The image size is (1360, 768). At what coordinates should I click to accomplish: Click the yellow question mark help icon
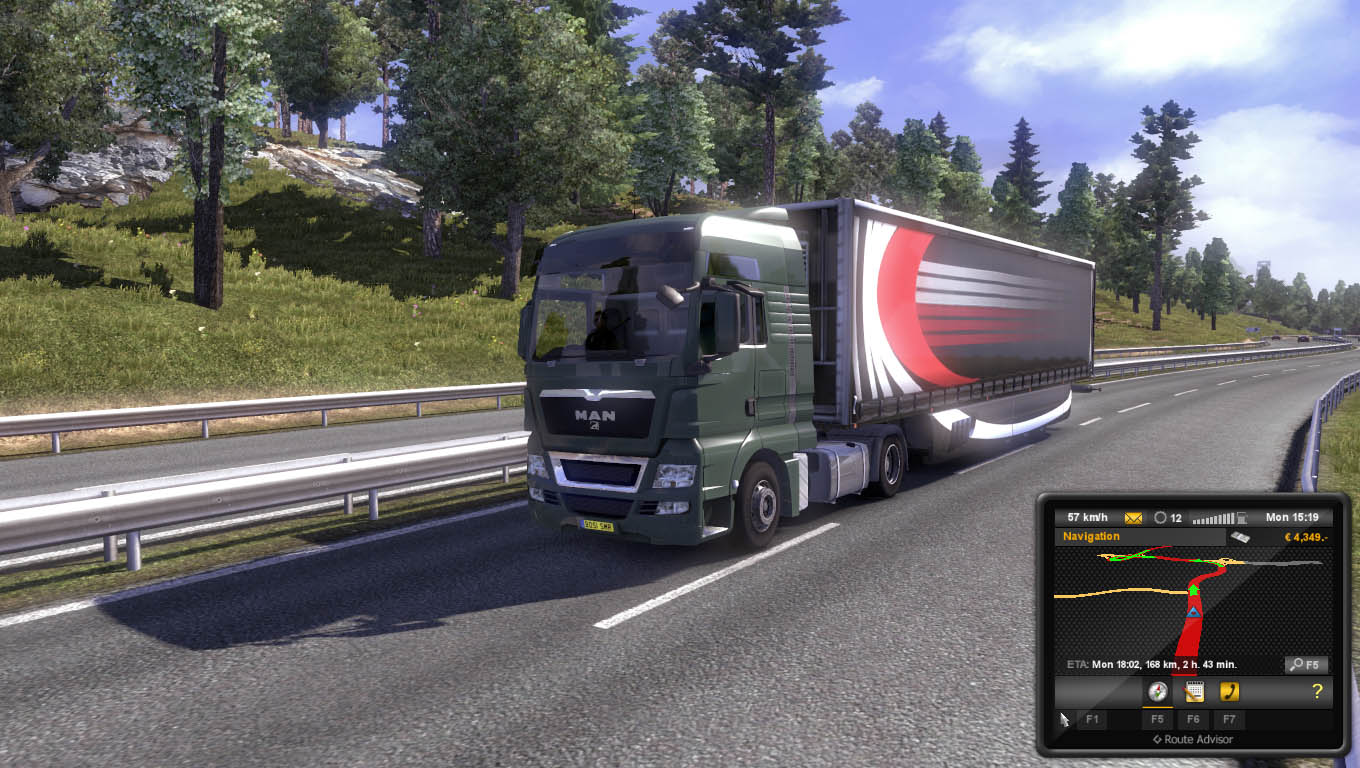coord(1317,691)
